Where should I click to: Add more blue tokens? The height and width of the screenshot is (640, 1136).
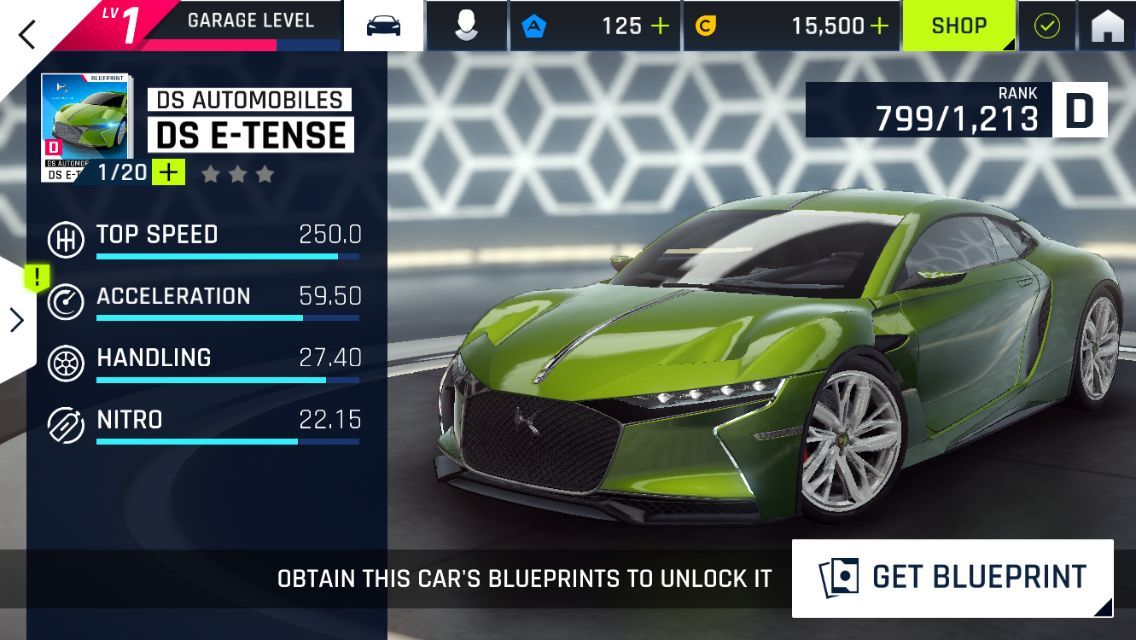660,26
